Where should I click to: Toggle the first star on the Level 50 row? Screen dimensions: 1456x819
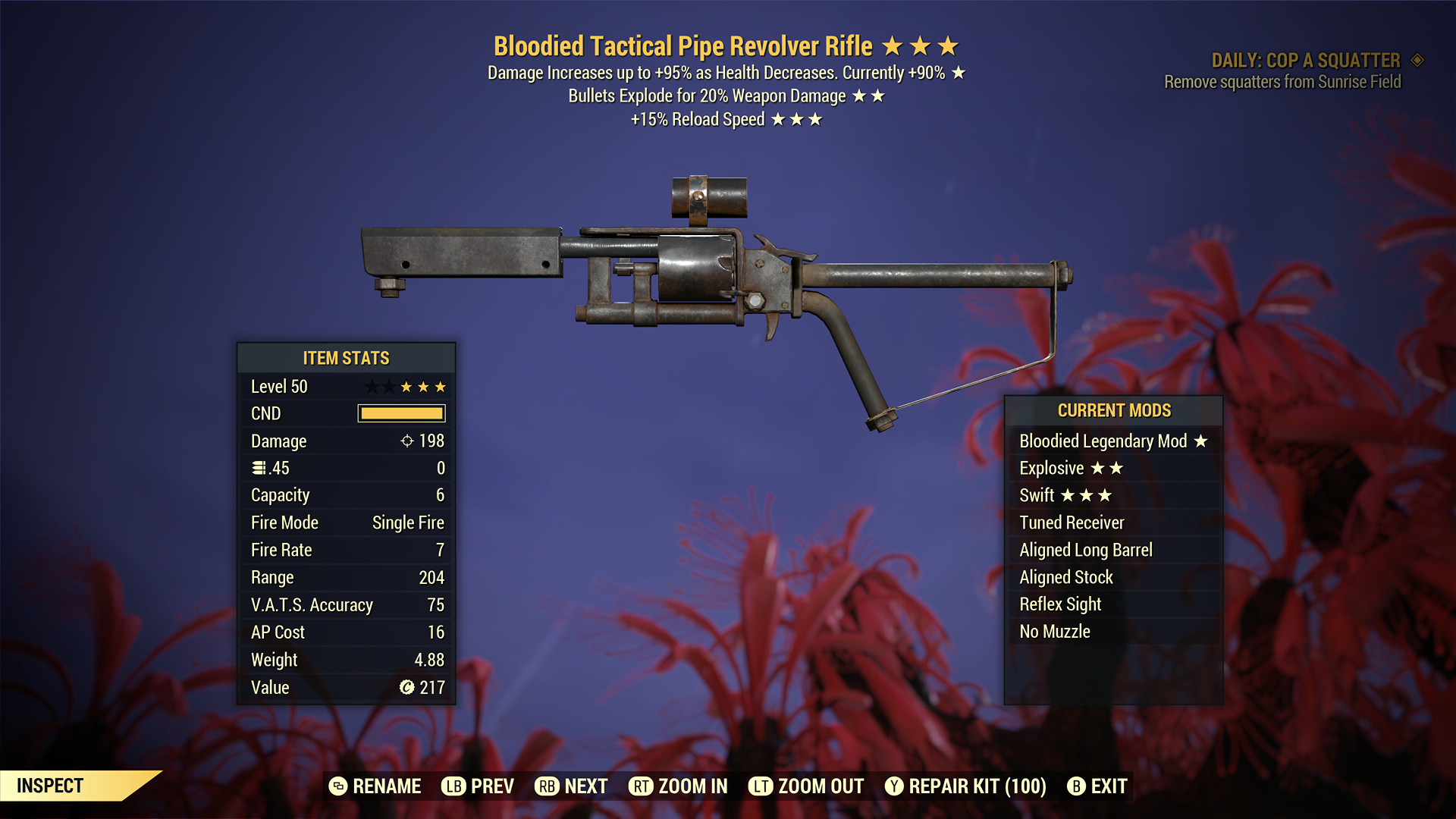coord(373,386)
